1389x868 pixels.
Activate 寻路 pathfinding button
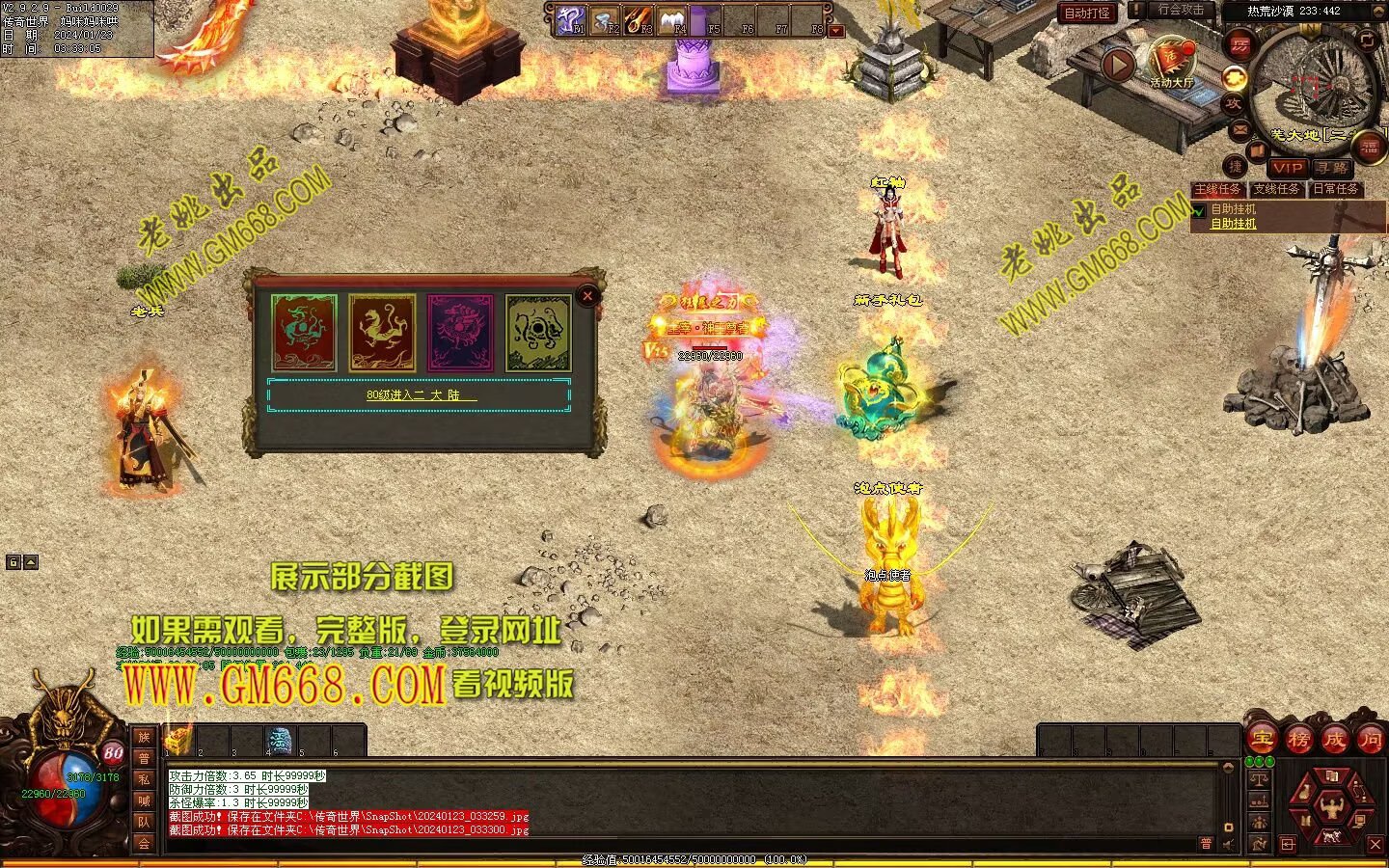pyautogui.click(x=1332, y=168)
